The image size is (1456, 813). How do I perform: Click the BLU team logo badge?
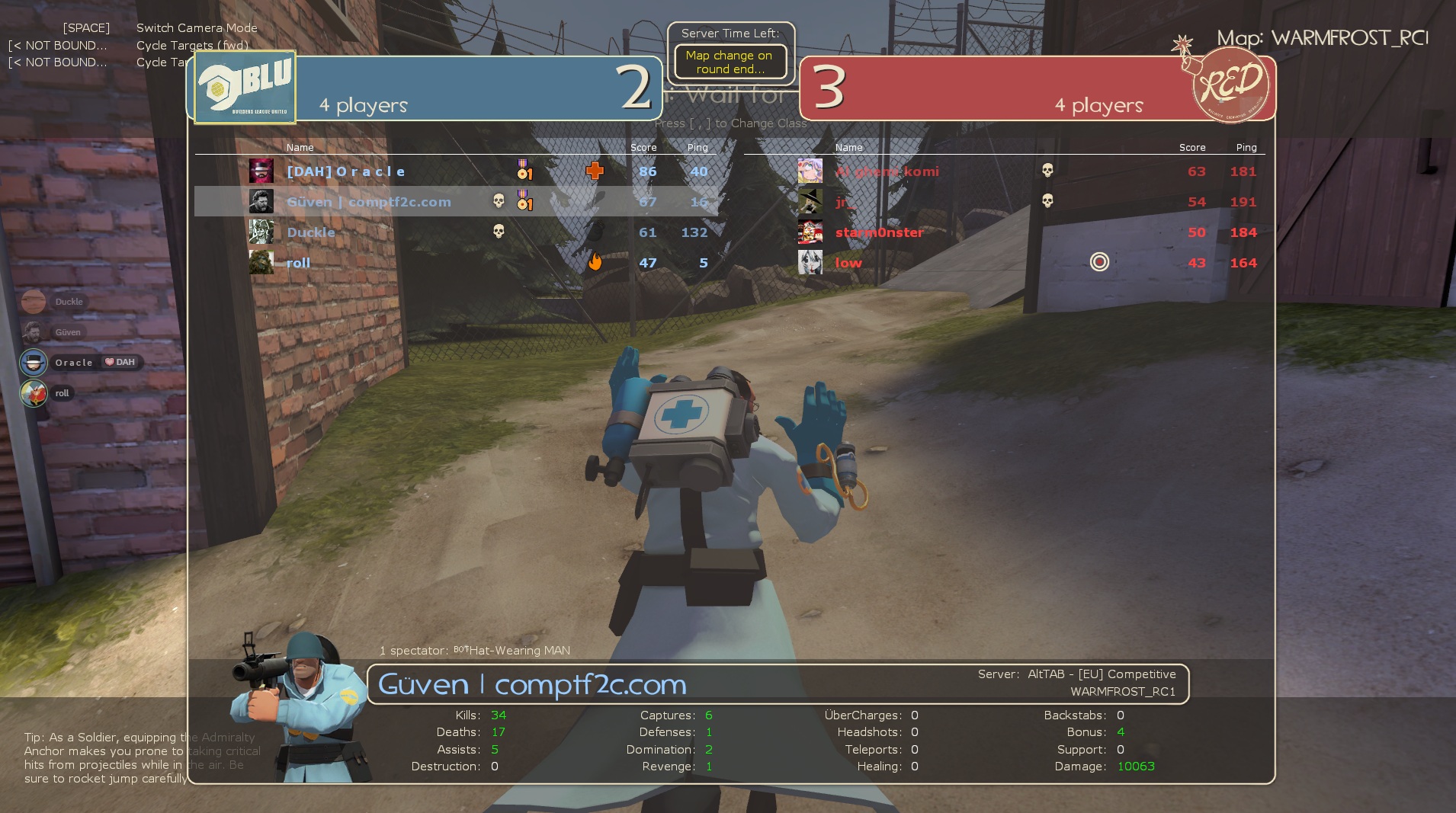coord(245,88)
